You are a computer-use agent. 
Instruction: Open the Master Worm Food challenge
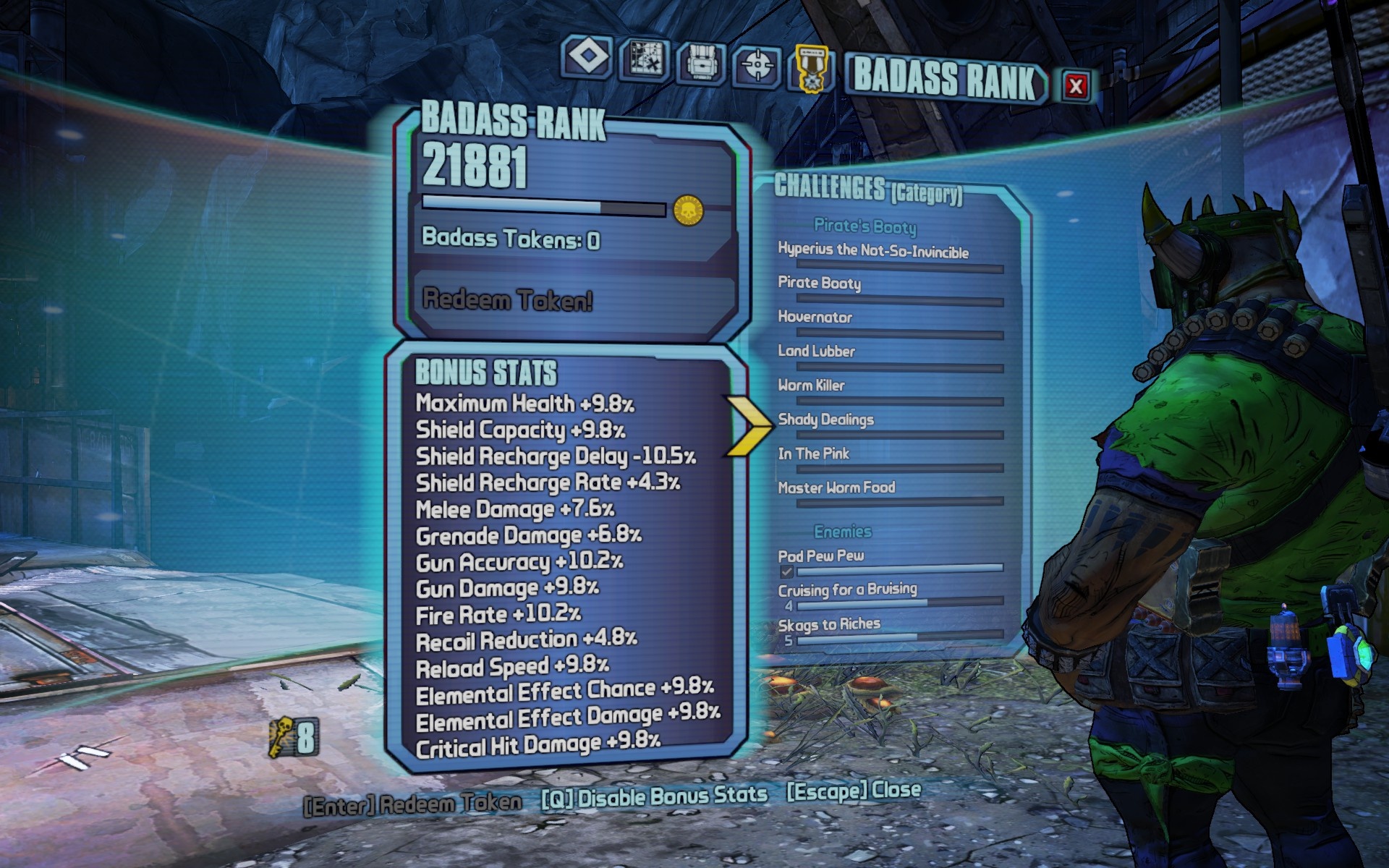(837, 488)
